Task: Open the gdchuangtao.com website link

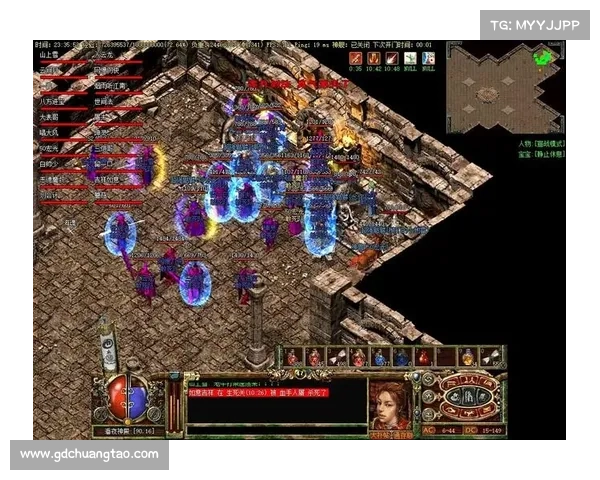Action: coord(90,454)
